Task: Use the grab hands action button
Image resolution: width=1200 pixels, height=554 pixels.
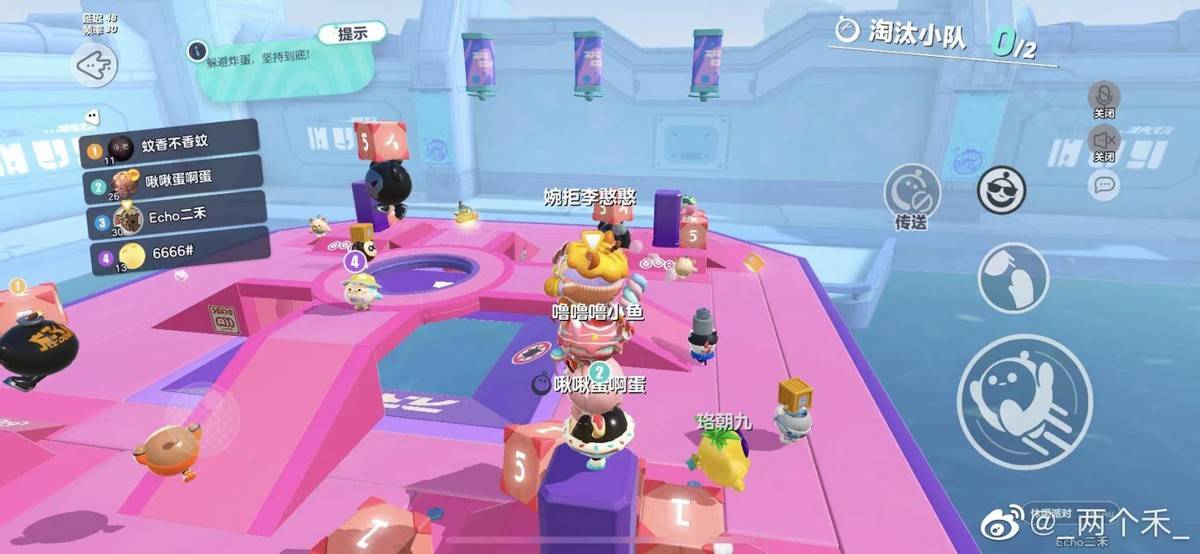Action: coord(1013,277)
